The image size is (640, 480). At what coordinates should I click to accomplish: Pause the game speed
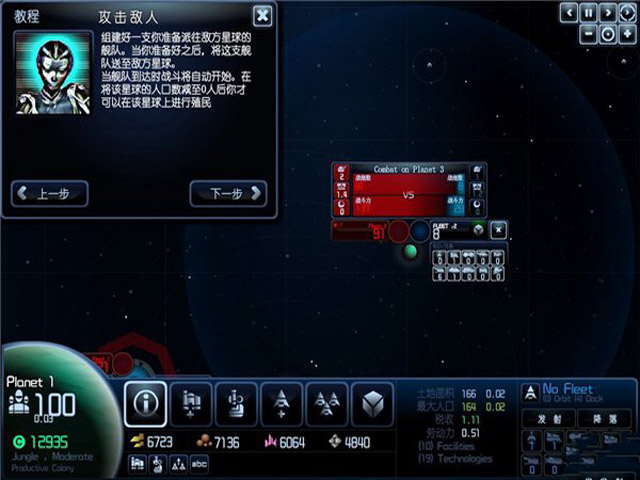click(x=589, y=13)
